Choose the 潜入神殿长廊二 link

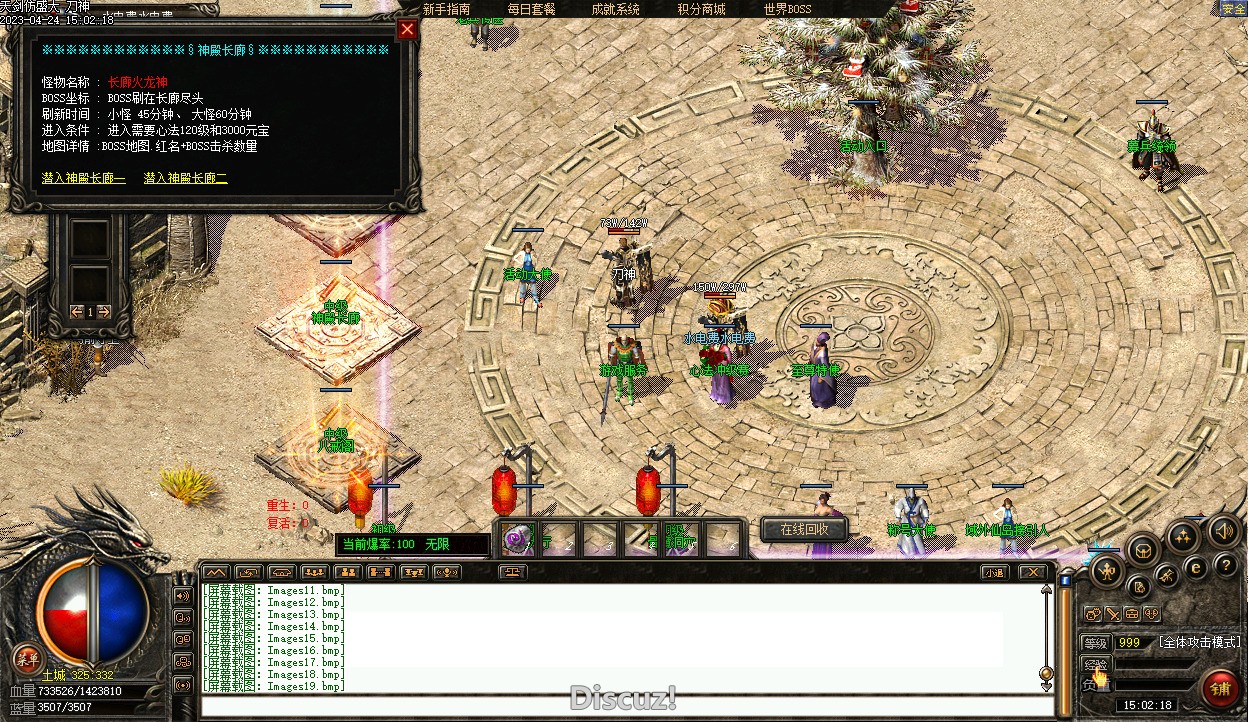[186, 178]
